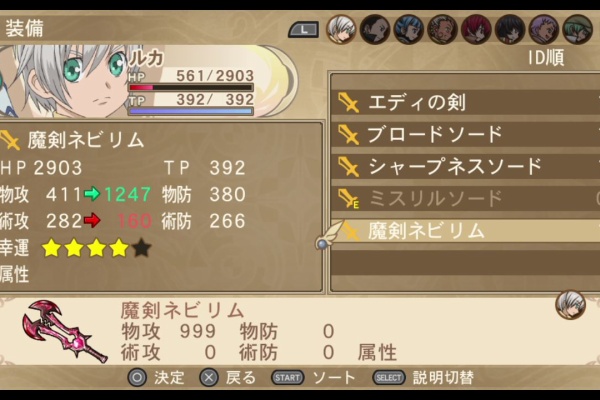The height and width of the screenshot is (400, 600).
Task: Select the green-haired character portrait
Action: click(x=577, y=29)
